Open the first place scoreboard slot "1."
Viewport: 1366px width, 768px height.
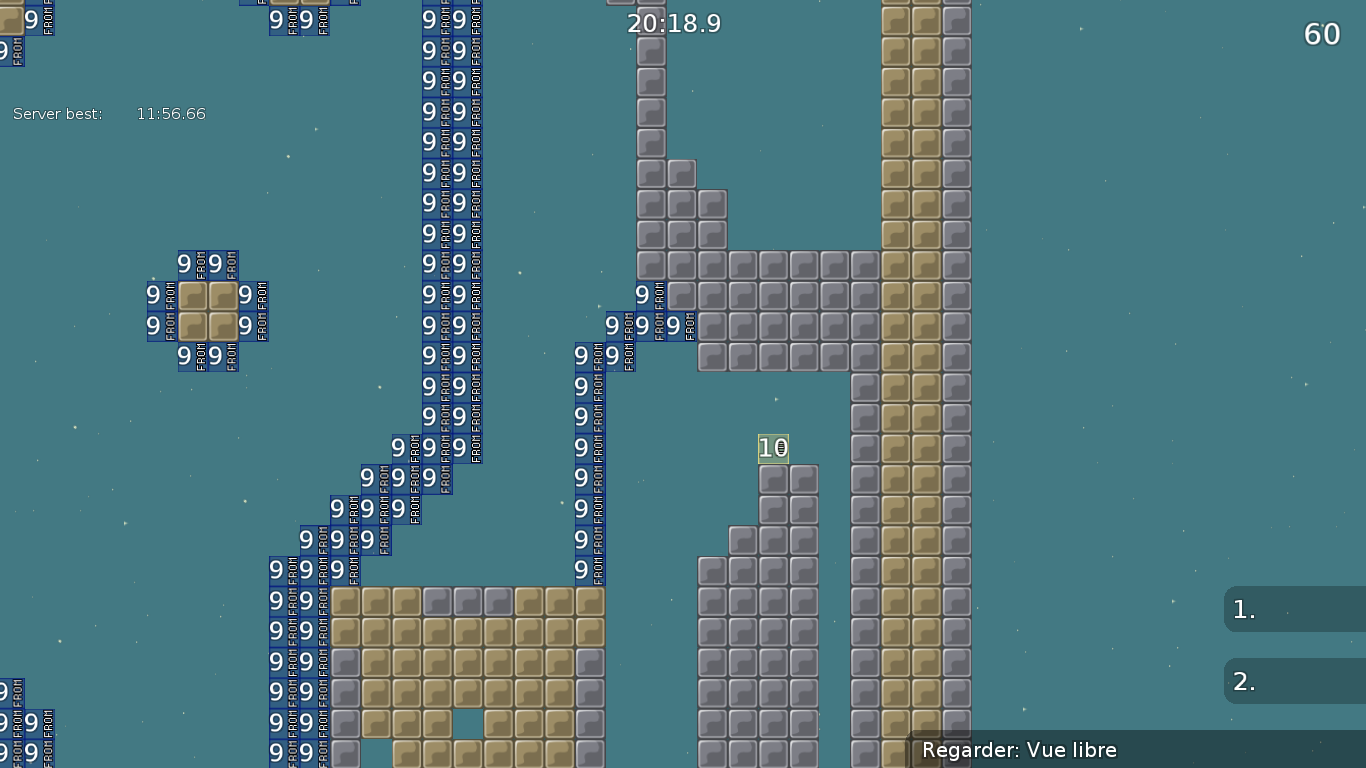pos(1290,609)
